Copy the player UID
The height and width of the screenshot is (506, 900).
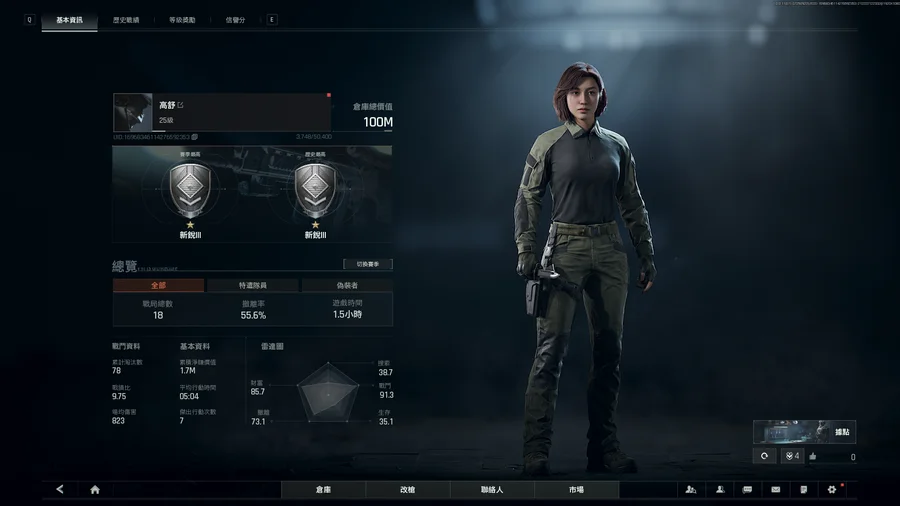coord(195,137)
